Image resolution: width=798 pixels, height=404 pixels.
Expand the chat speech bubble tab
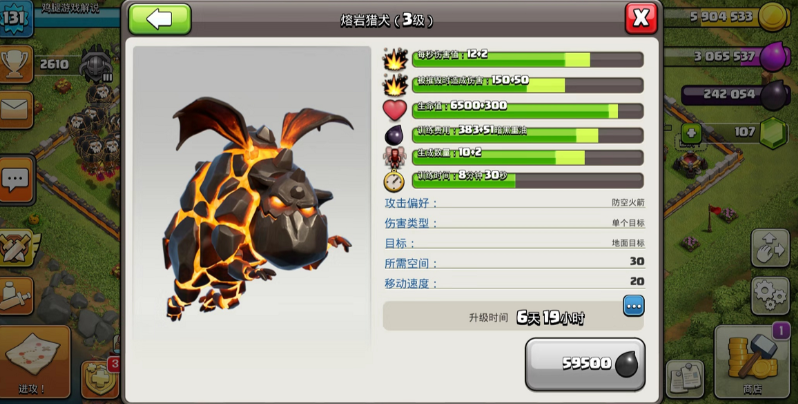point(16,180)
